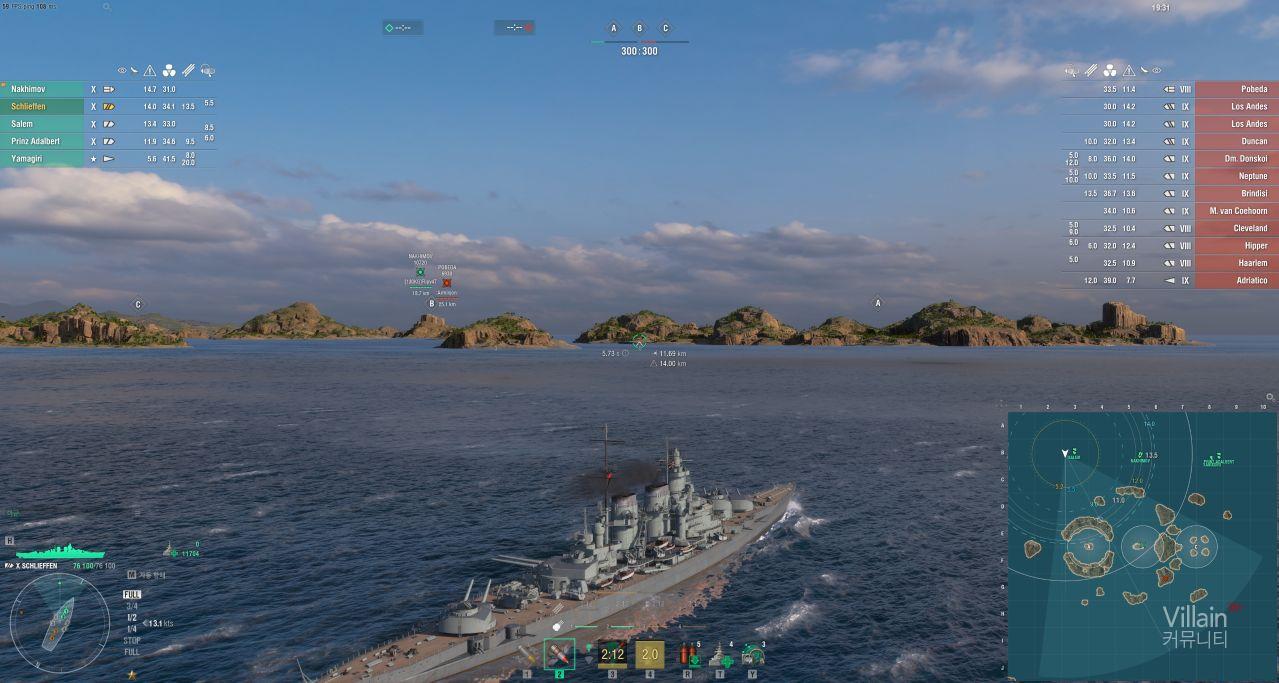The height and width of the screenshot is (683, 1279).
Task: Click the Villain community watermark logo
Action: [x=1194, y=627]
